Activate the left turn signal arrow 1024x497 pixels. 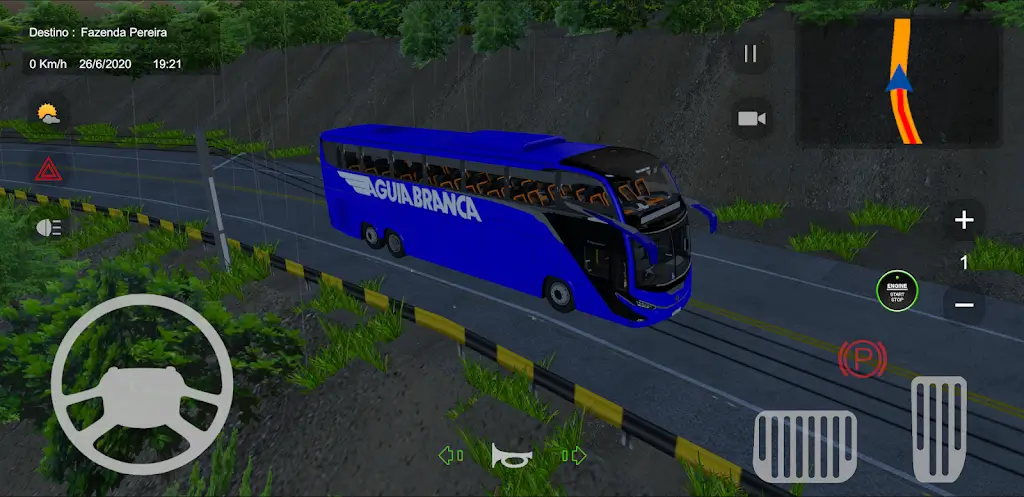tap(450, 456)
